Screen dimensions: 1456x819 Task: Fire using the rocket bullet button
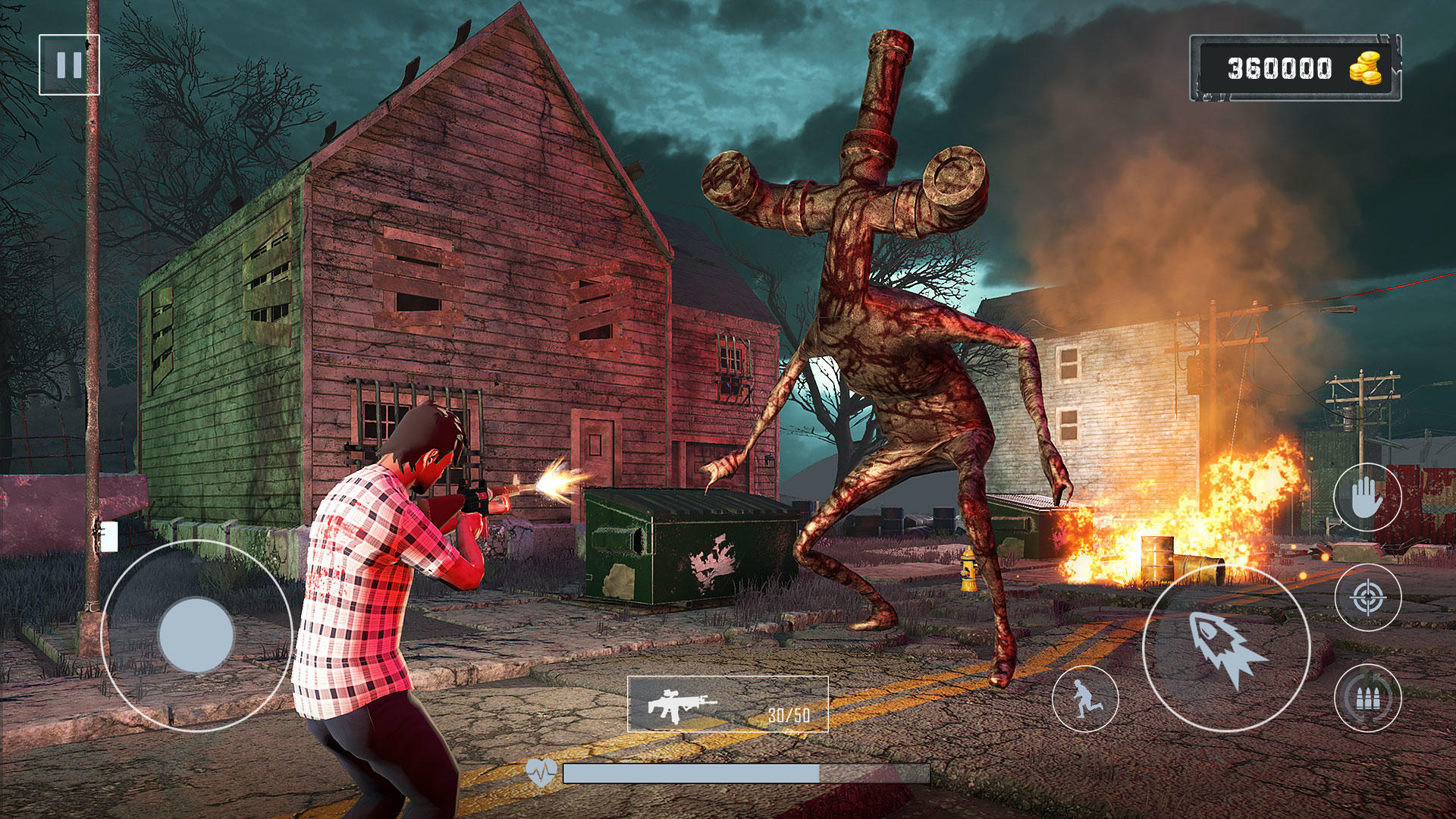click(x=1225, y=648)
